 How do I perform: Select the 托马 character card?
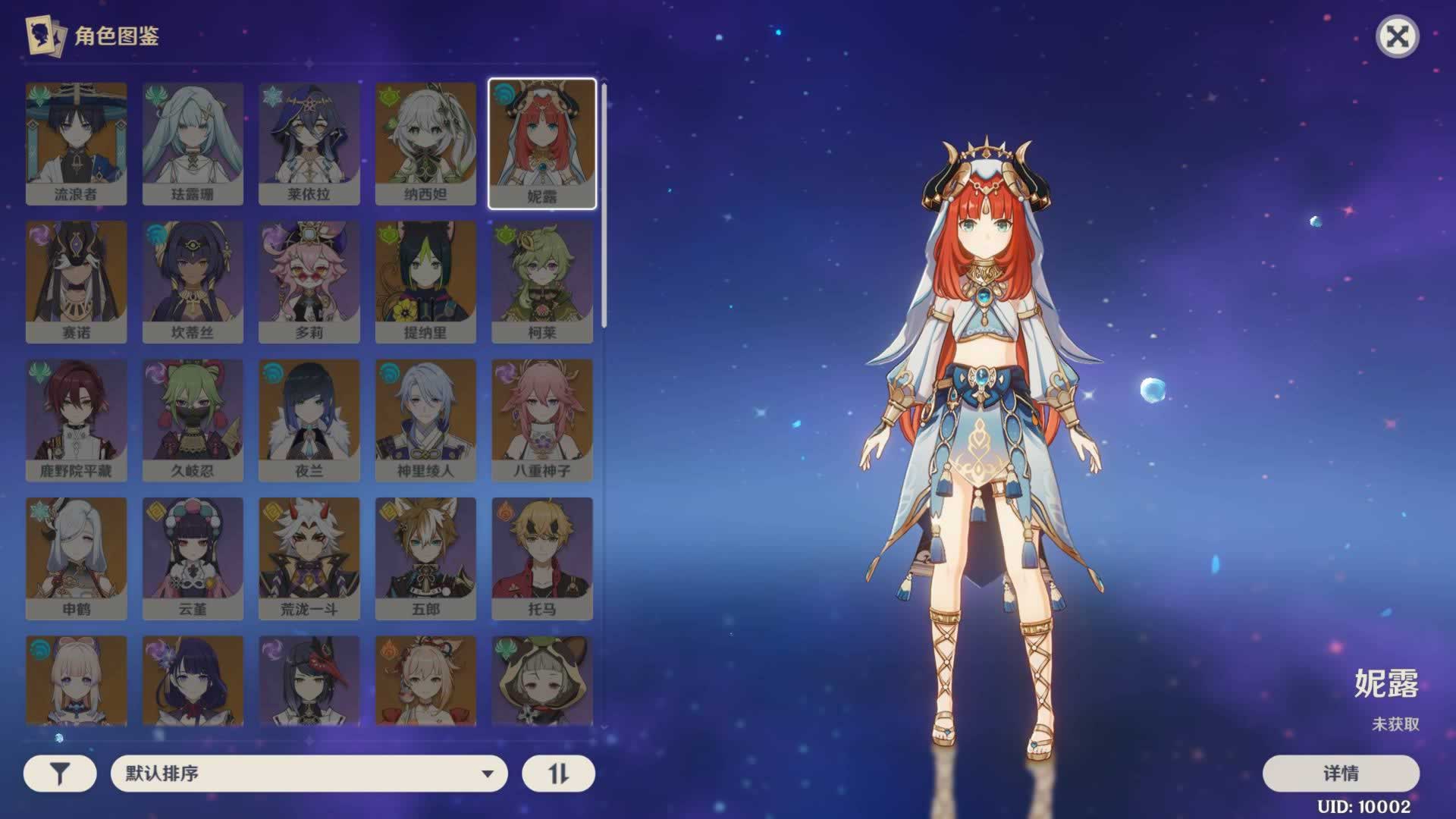pos(542,558)
